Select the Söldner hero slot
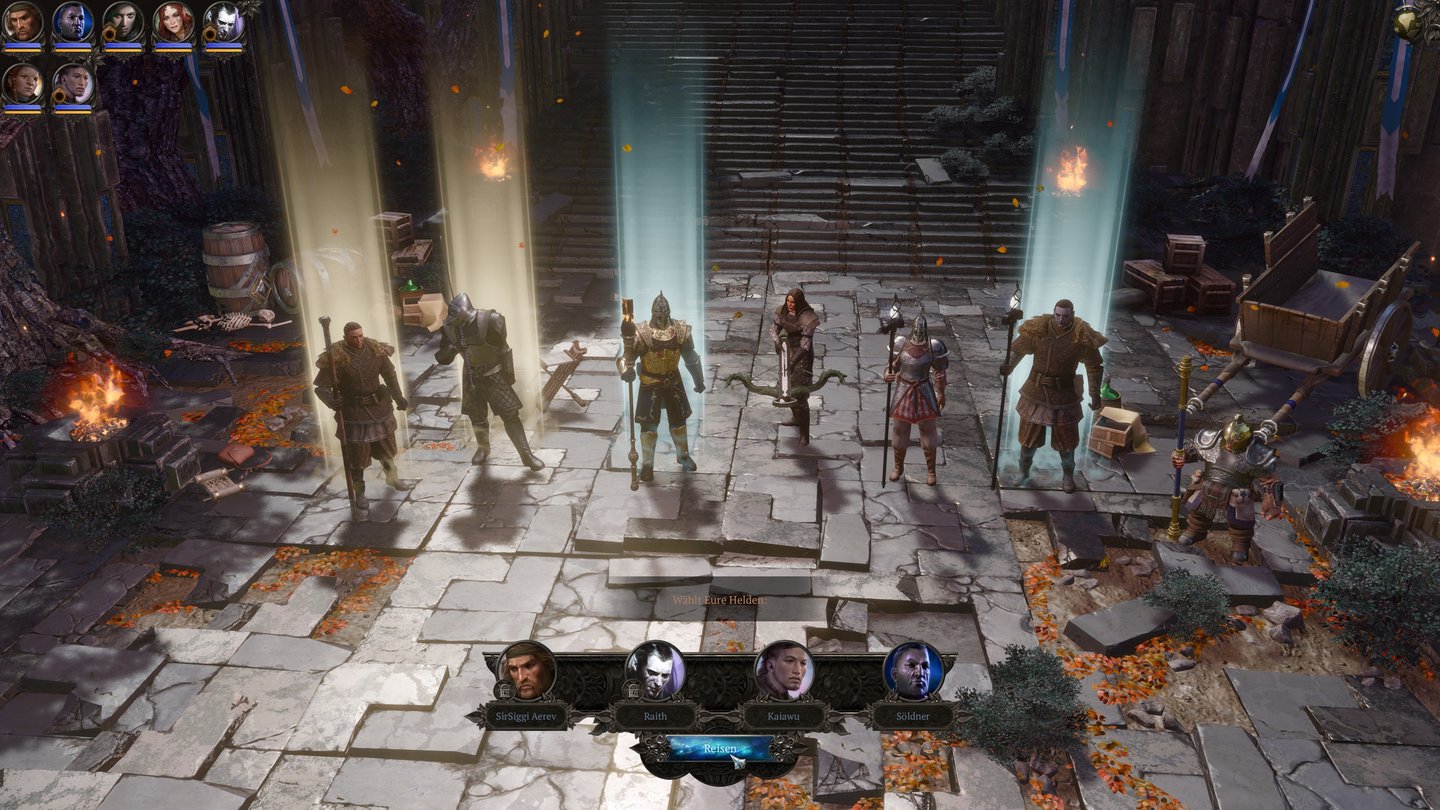This screenshot has width=1440, height=810. tap(913, 671)
